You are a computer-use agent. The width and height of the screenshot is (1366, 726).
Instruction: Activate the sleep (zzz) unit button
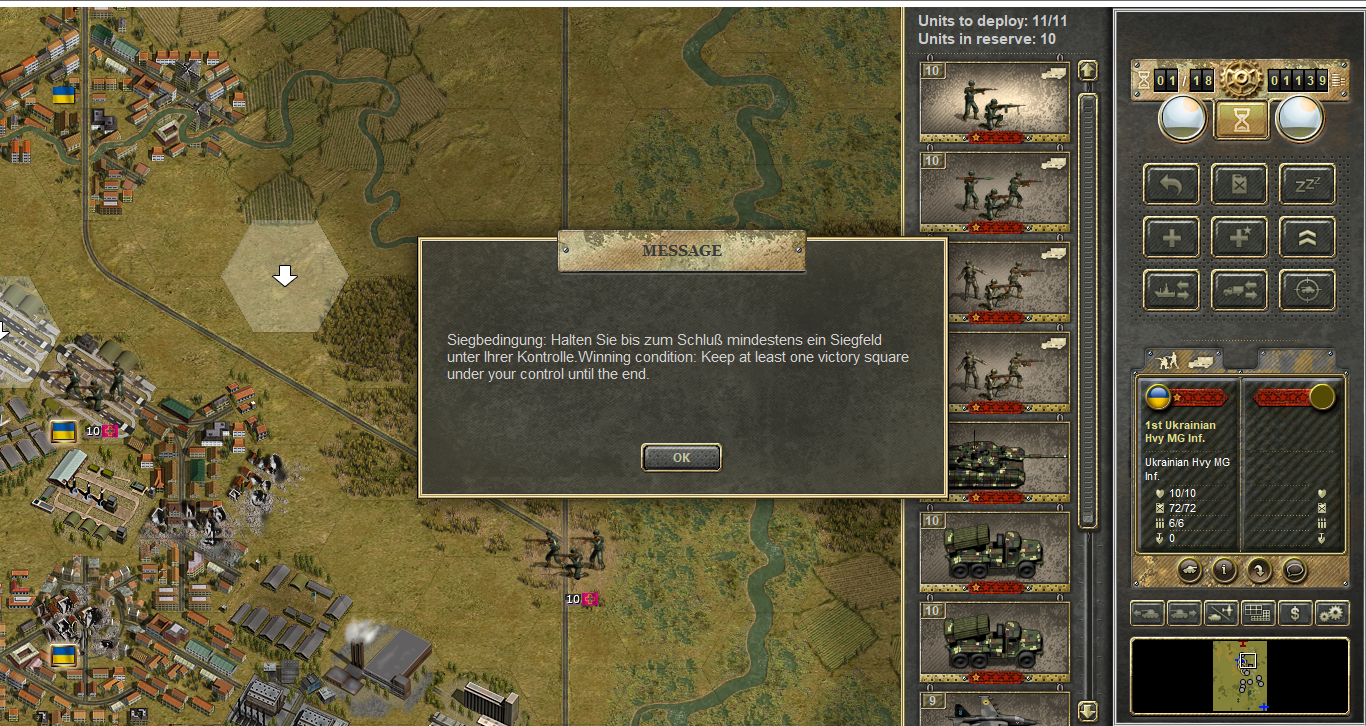click(1307, 184)
